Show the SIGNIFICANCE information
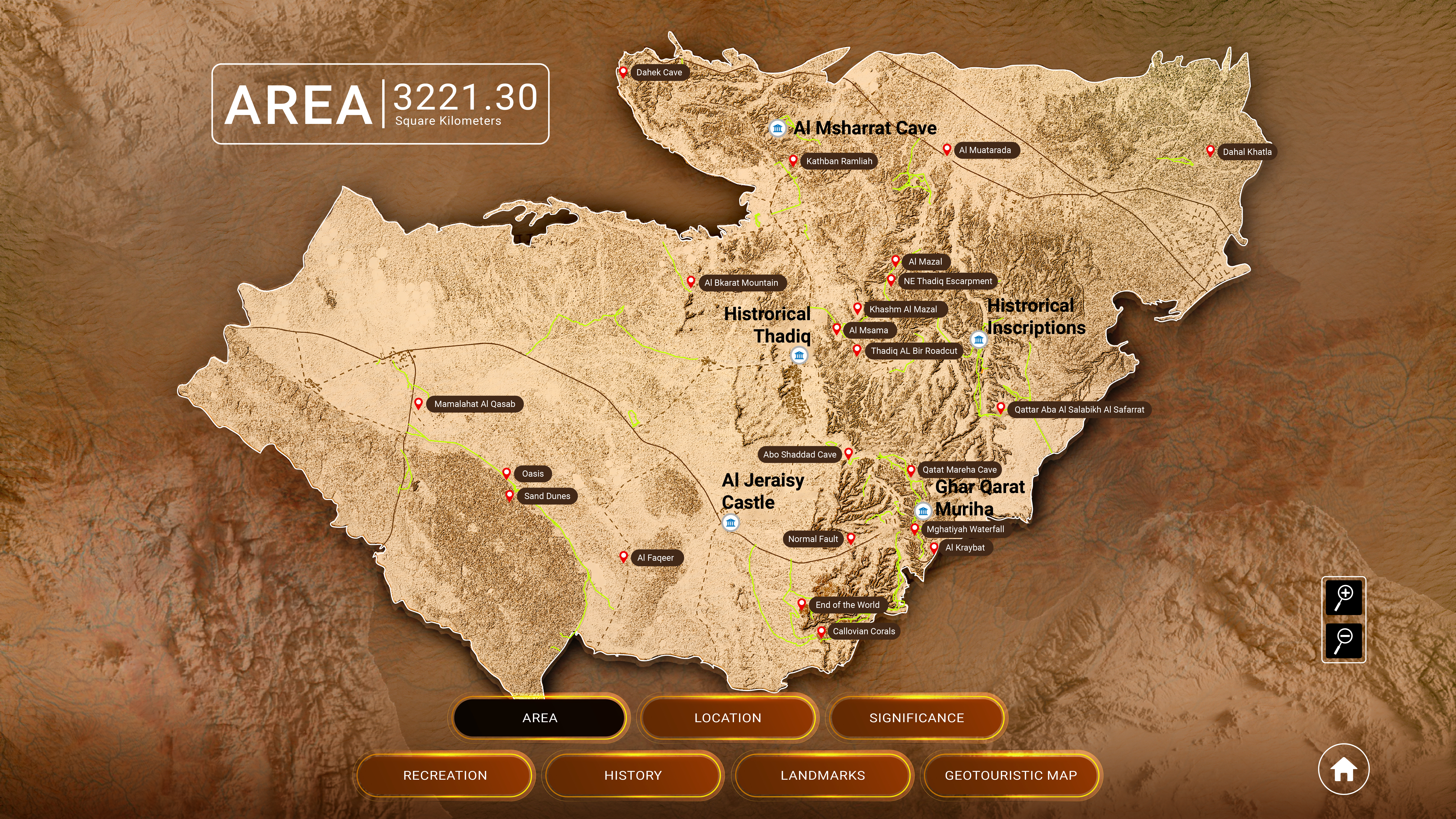1456x819 pixels. pyautogui.click(x=916, y=718)
